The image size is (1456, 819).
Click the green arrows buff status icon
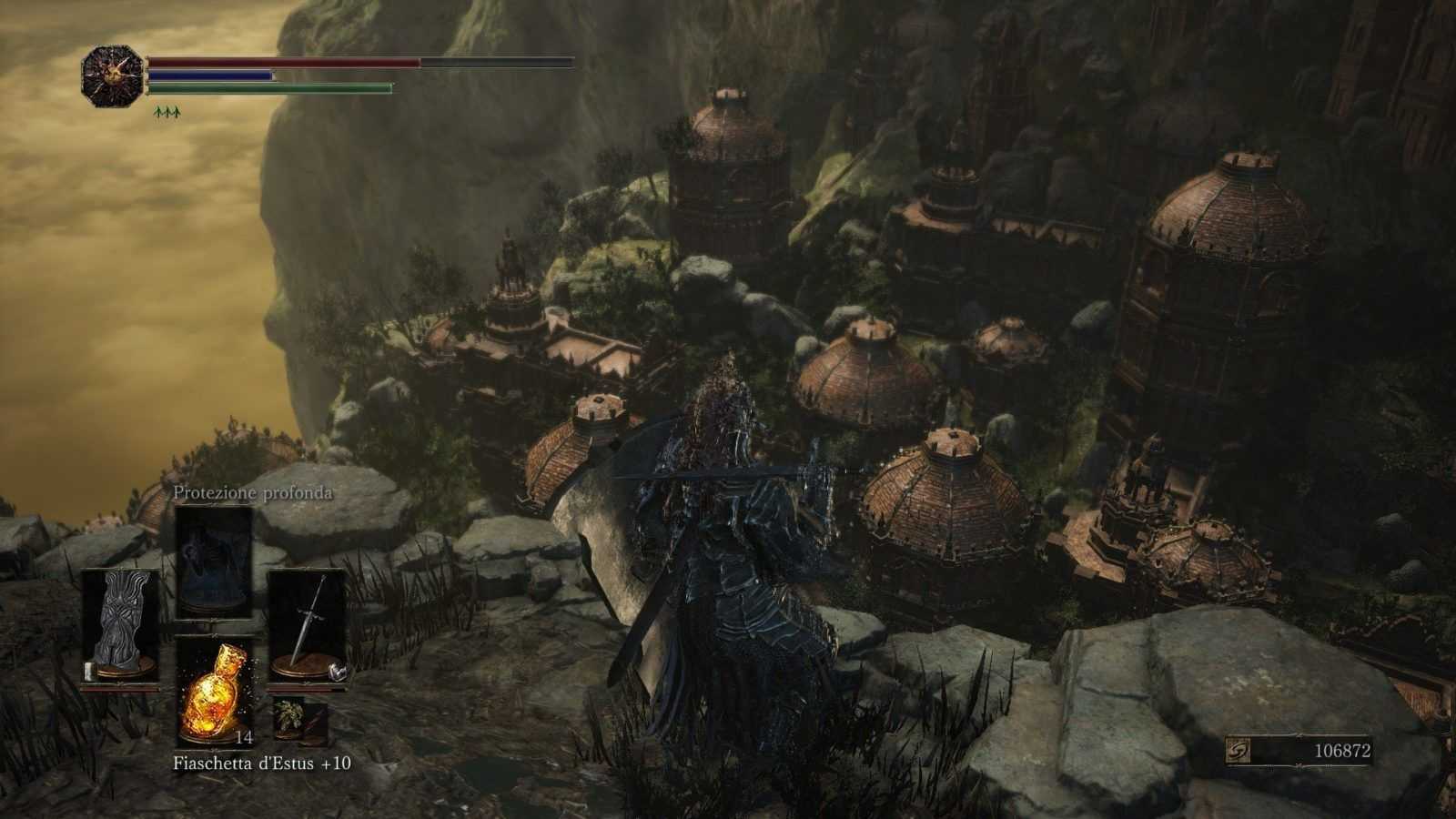[167, 112]
